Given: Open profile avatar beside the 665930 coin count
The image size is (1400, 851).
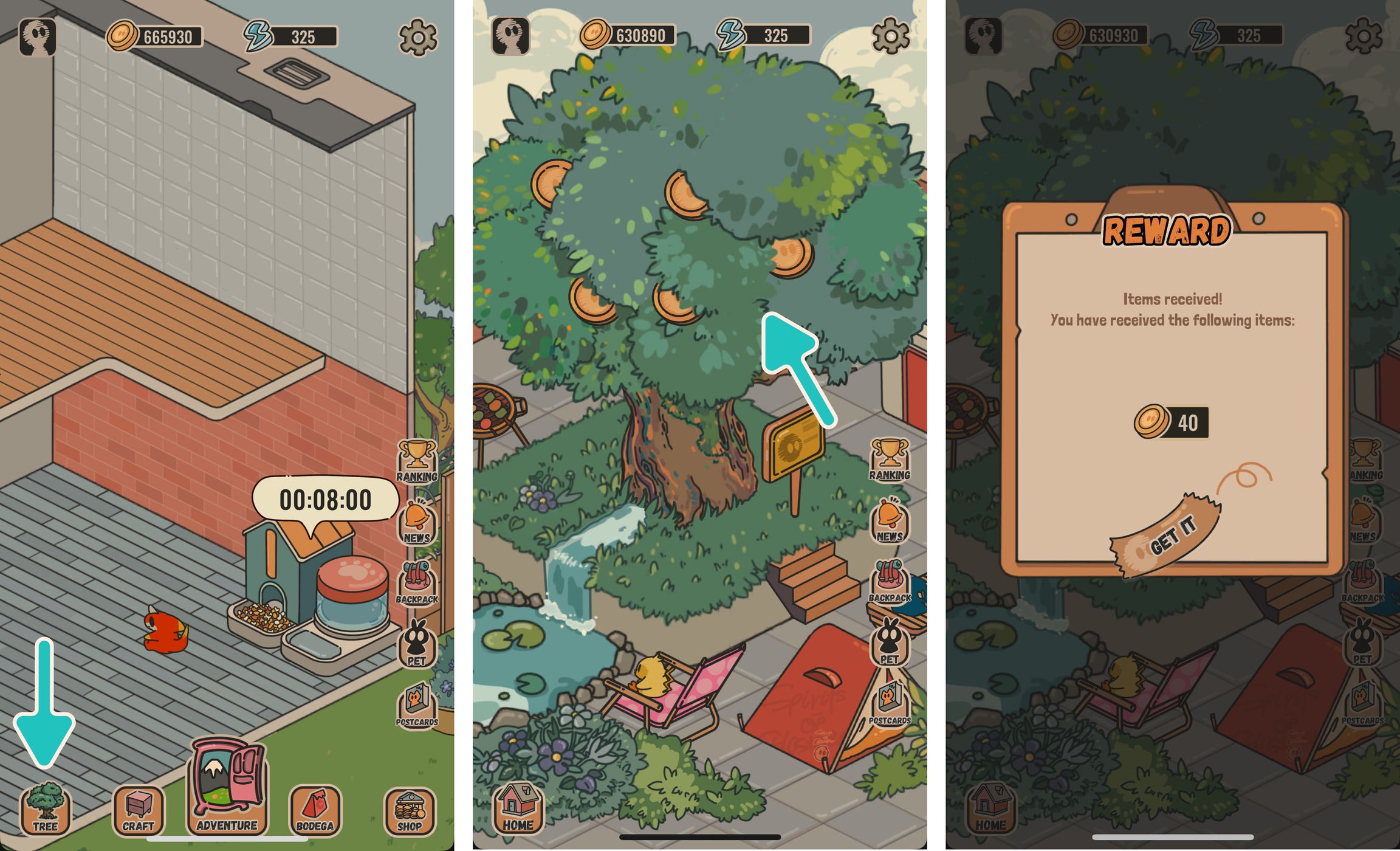Looking at the screenshot, I should [x=38, y=36].
